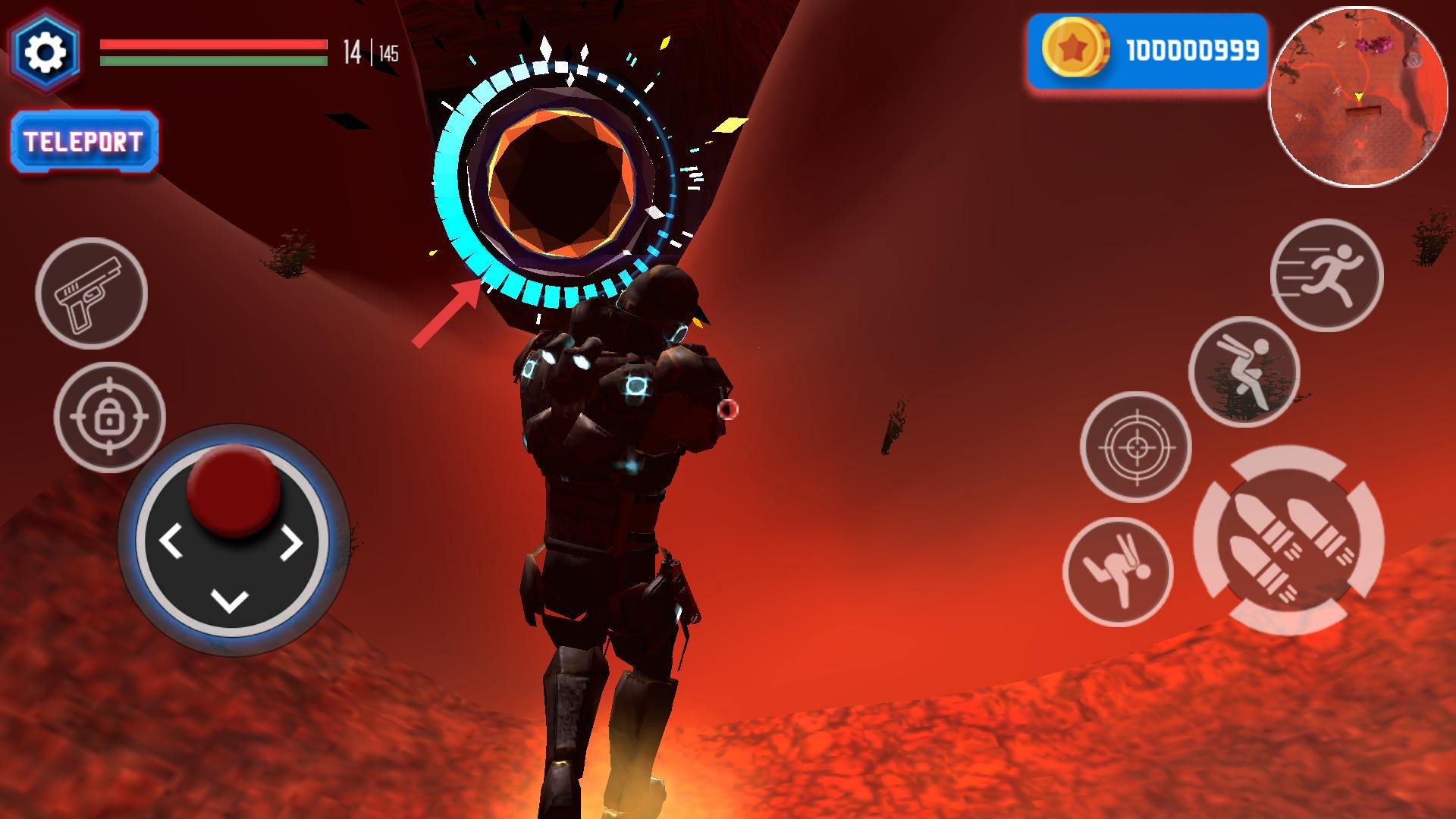This screenshot has width=1456, height=819.
Task: Activate the crosshair aim button
Action: pos(1135,447)
